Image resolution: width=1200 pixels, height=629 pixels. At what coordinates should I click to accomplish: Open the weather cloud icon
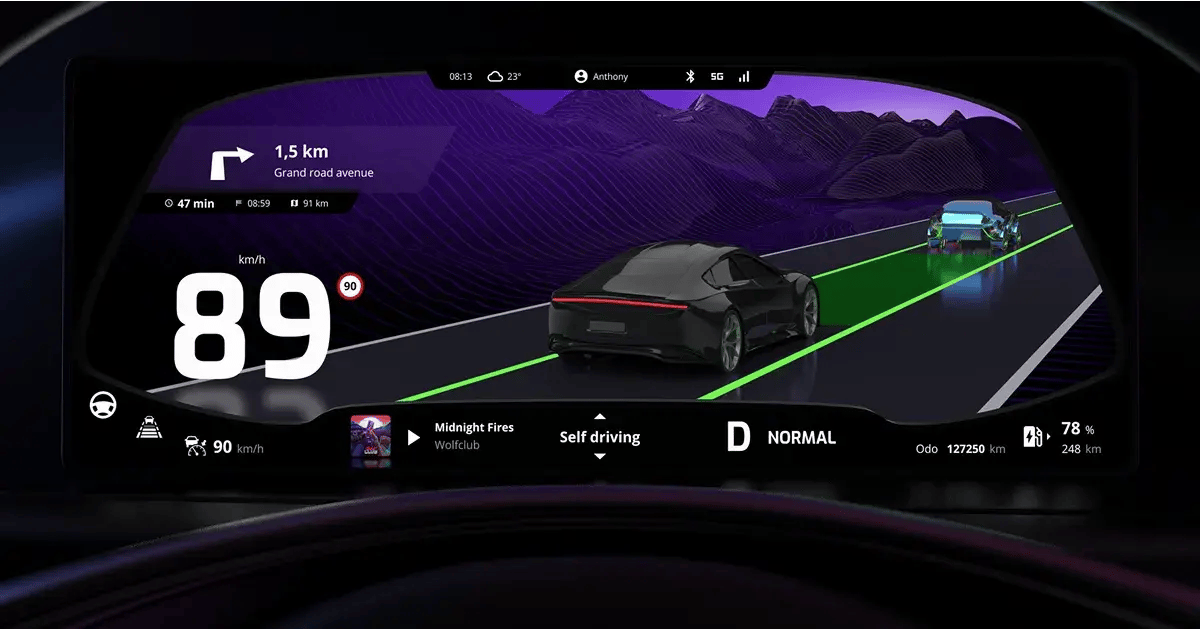tap(495, 76)
